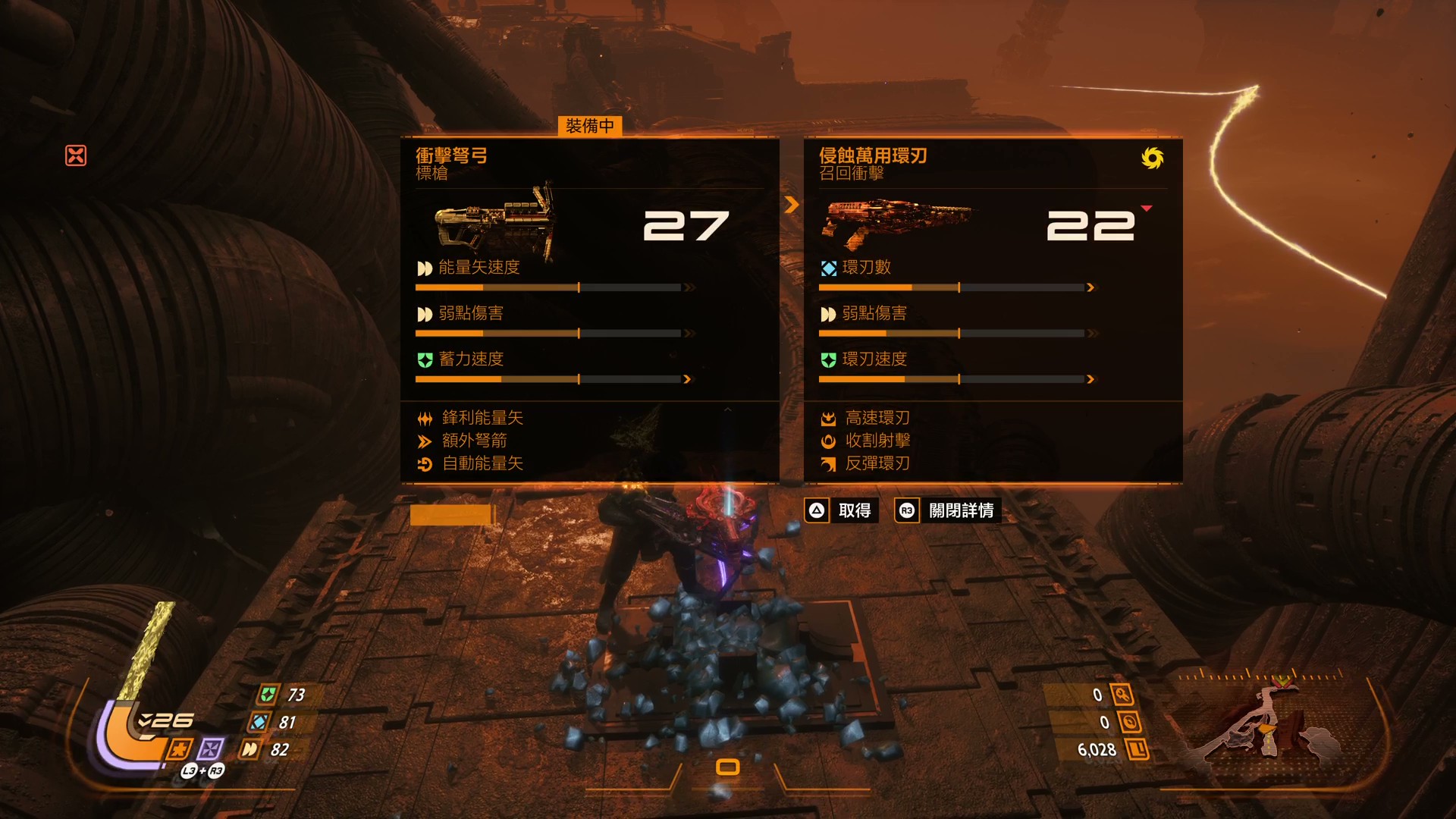The image size is (1456, 819).
Task: Select the 高速環刃 trait entry
Action: [877, 418]
